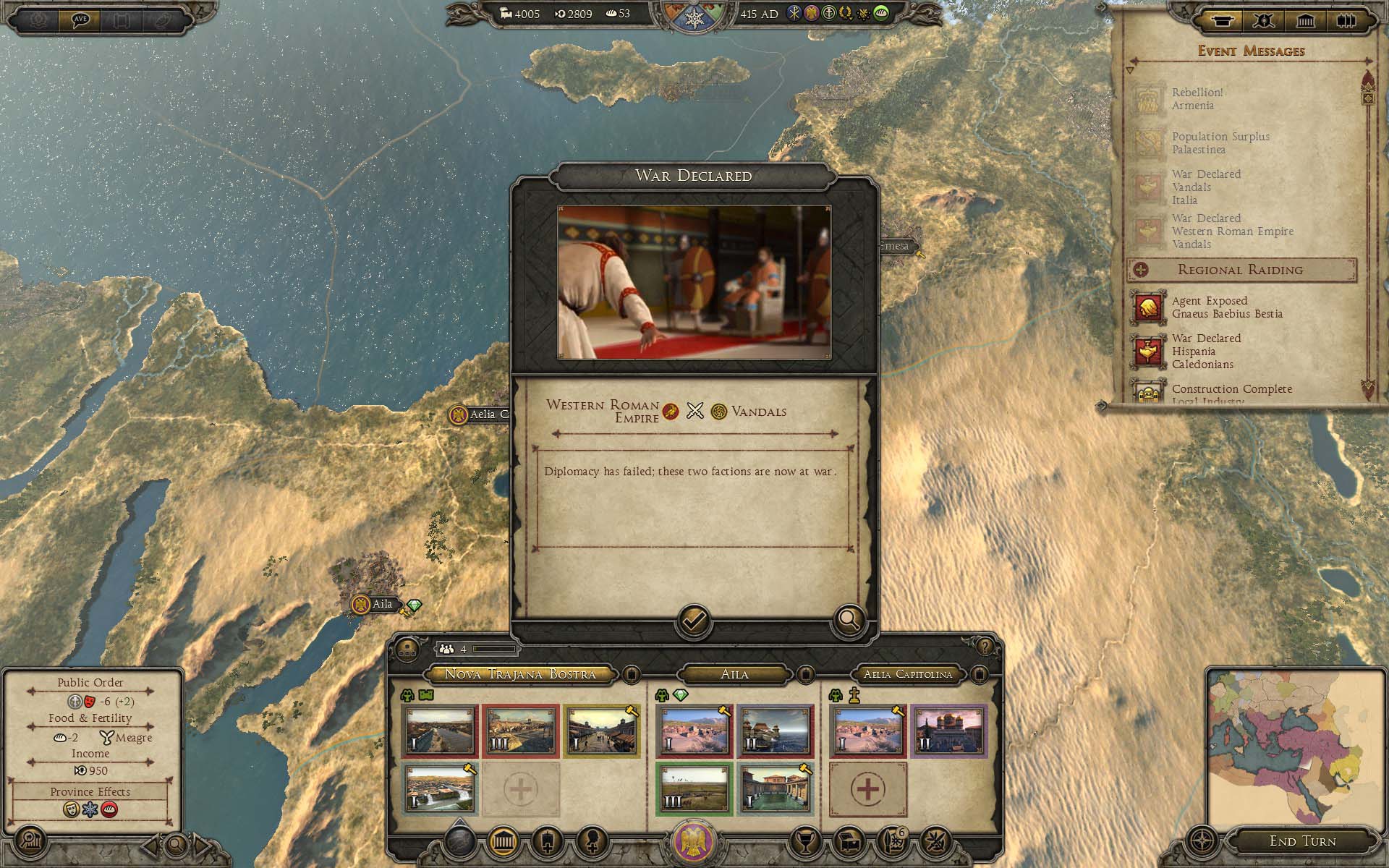The width and height of the screenshot is (1389, 868).
Task: Zoom to war location with magnifying glass
Action: 849,619
